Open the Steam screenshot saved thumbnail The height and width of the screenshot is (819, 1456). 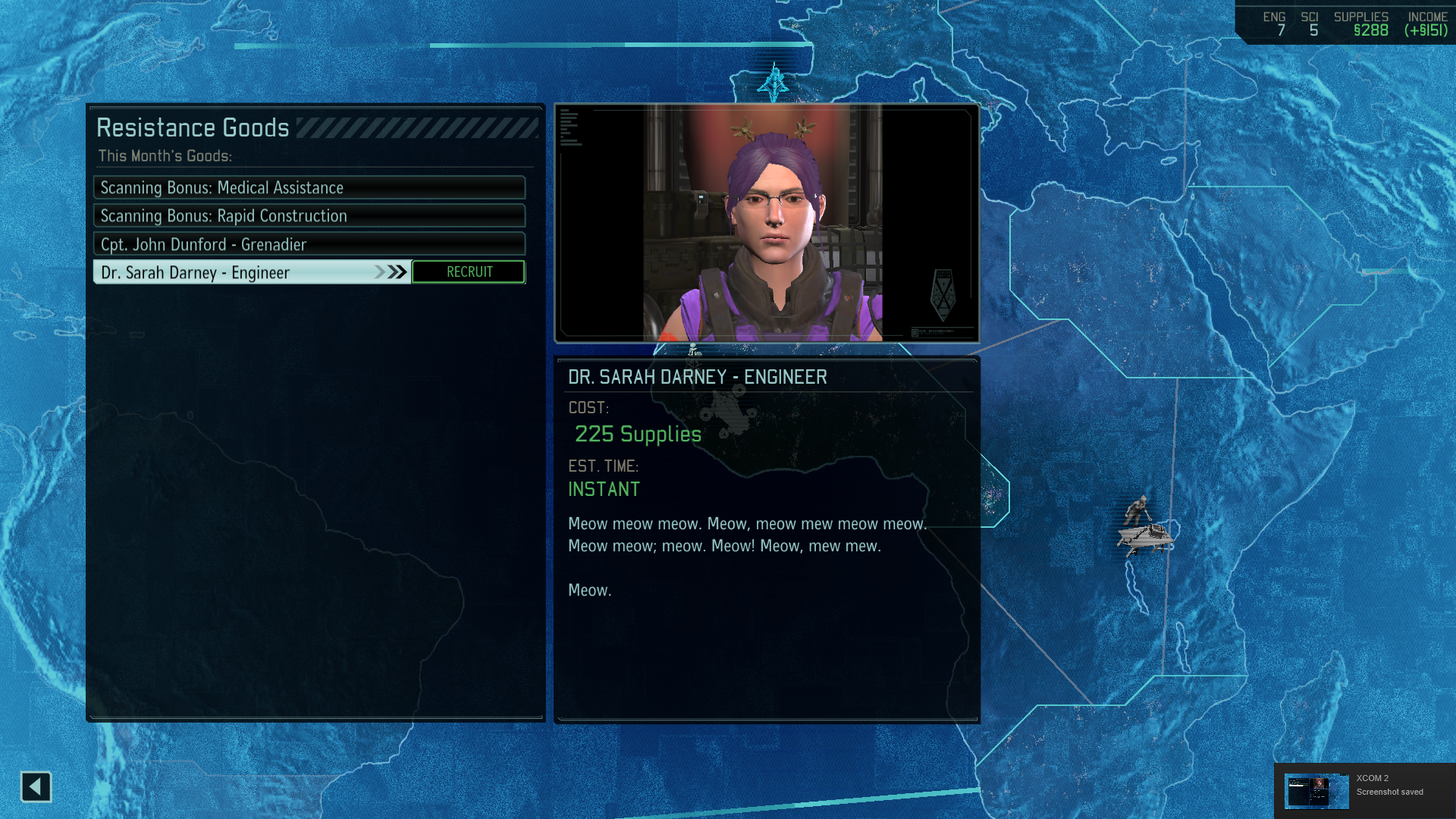tap(1316, 791)
